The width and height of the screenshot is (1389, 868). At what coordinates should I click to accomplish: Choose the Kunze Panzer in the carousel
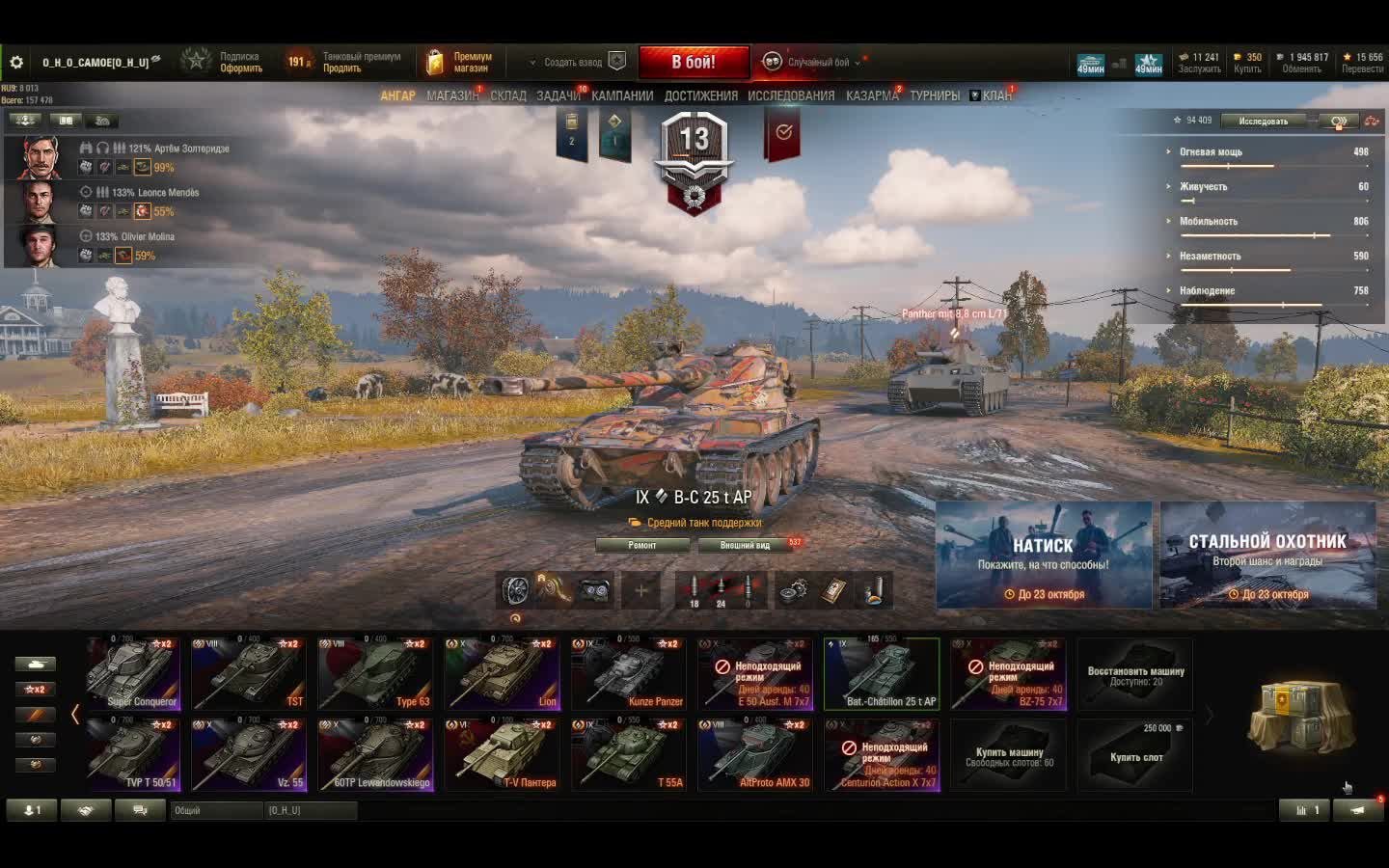coord(629,674)
